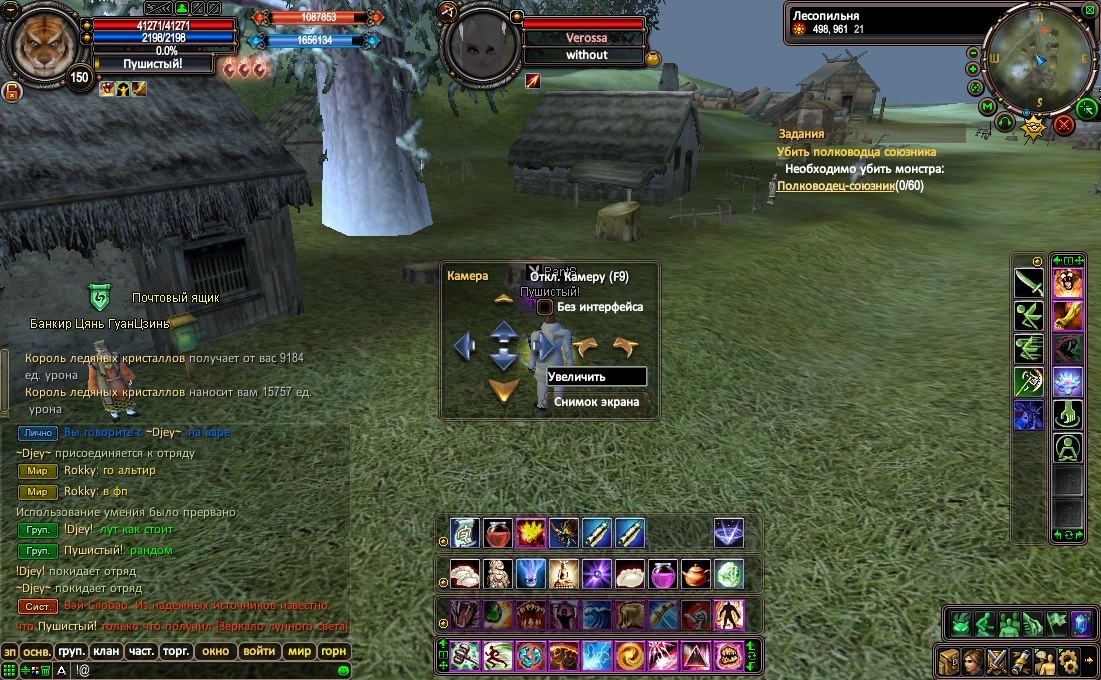Click the green headphones button by minimap
This screenshot has width=1101, height=680.
[x=1006, y=121]
